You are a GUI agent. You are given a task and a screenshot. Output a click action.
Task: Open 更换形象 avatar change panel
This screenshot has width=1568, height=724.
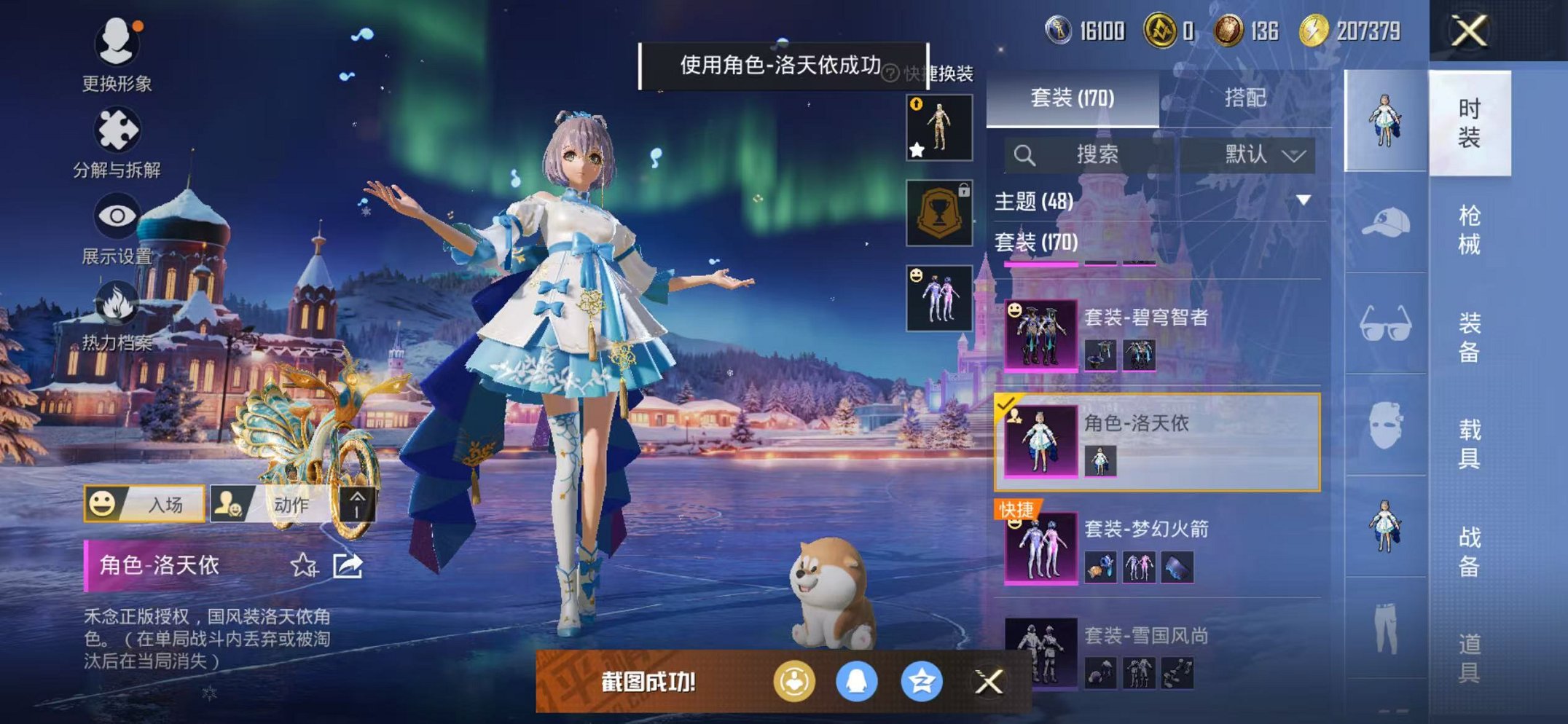click(117, 45)
